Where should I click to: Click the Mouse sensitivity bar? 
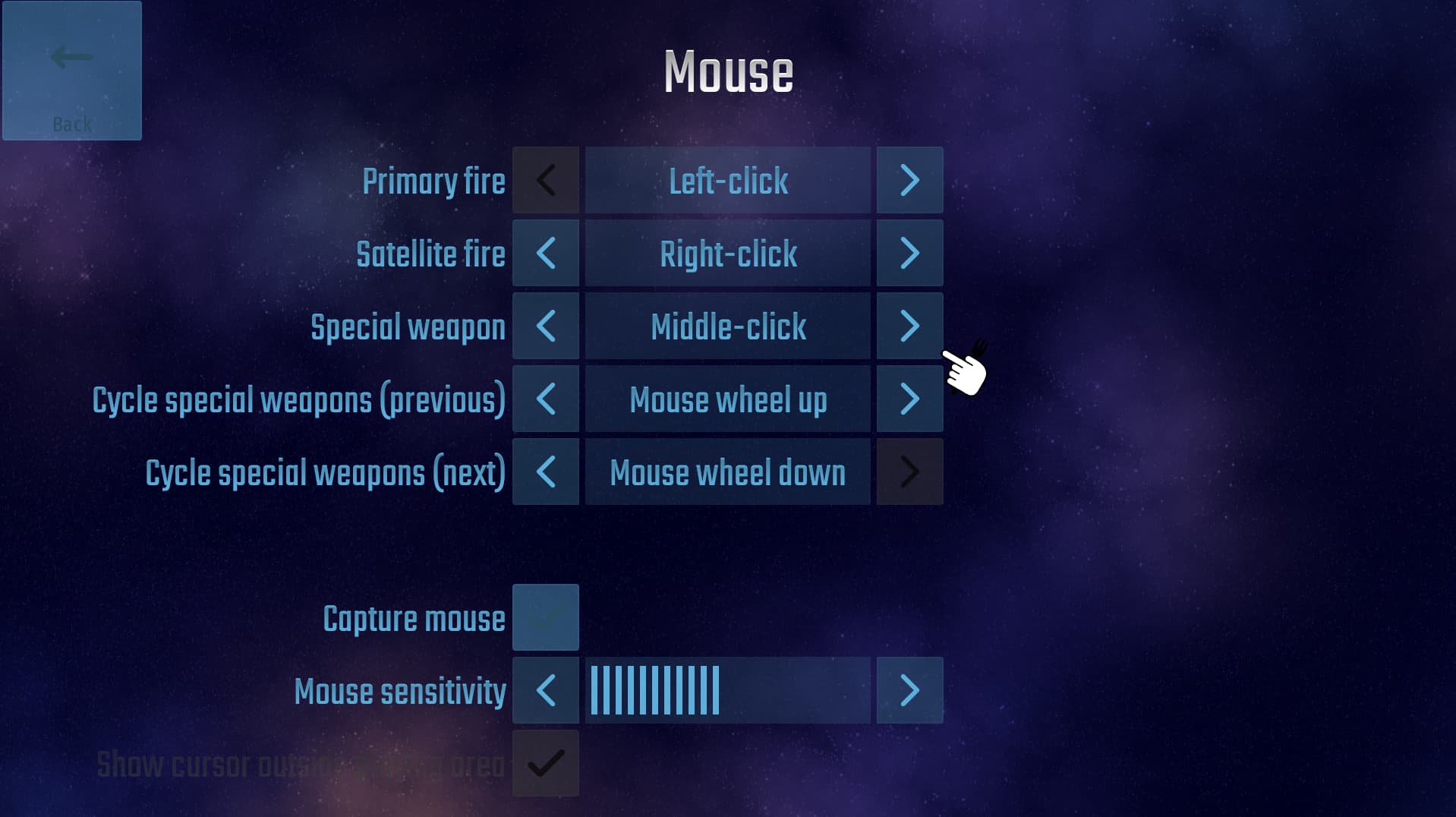[727, 690]
